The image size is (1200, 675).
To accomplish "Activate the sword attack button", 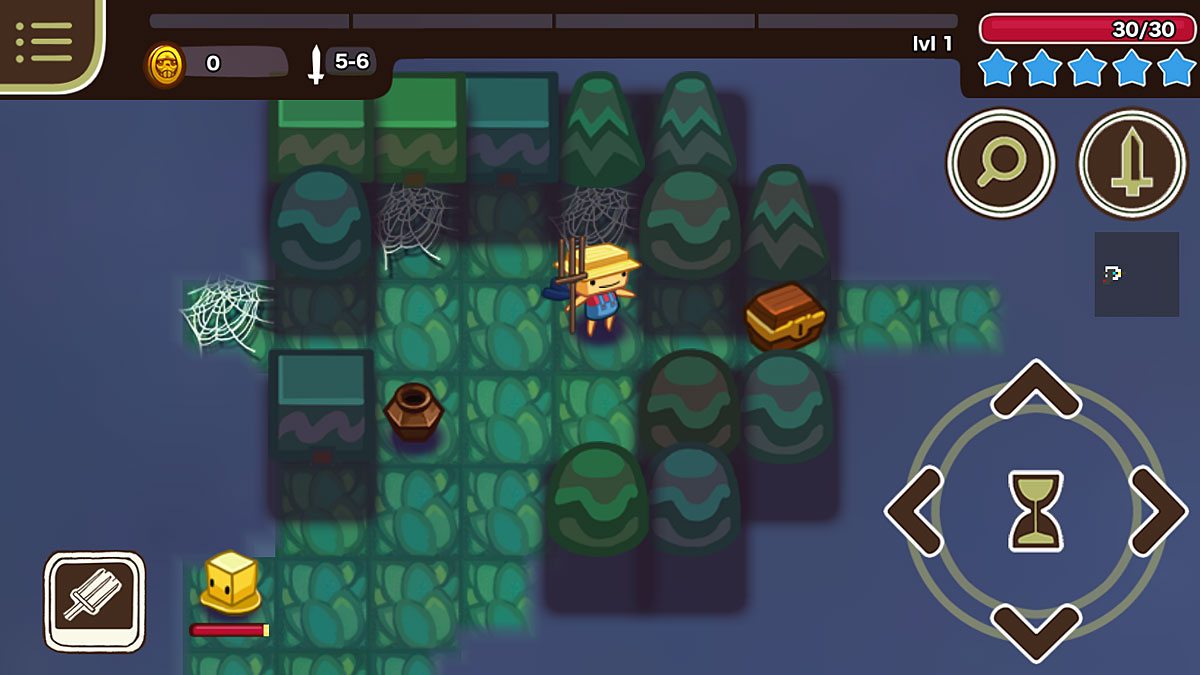I will point(1131,163).
